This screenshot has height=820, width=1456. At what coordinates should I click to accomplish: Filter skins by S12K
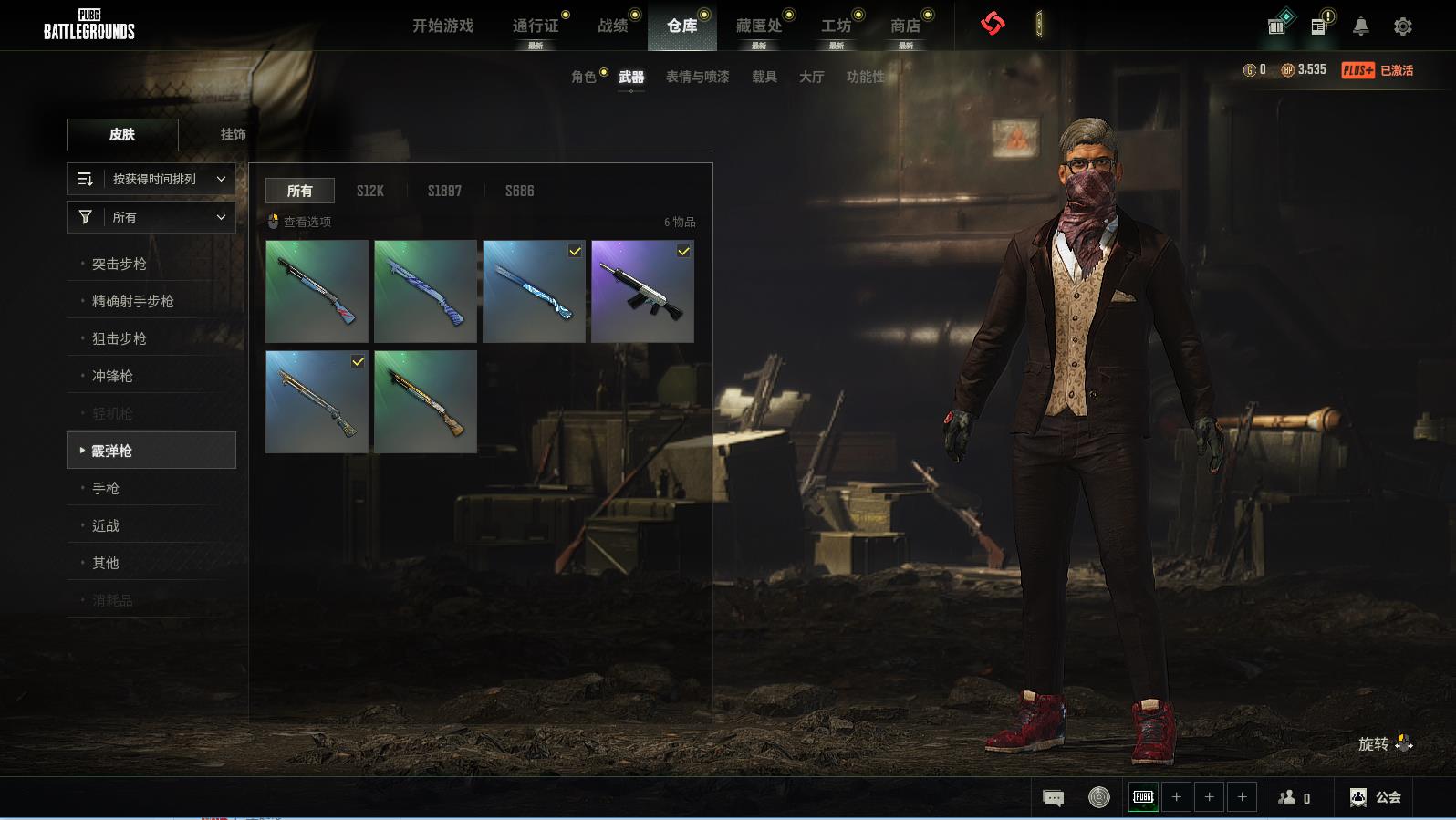369,191
